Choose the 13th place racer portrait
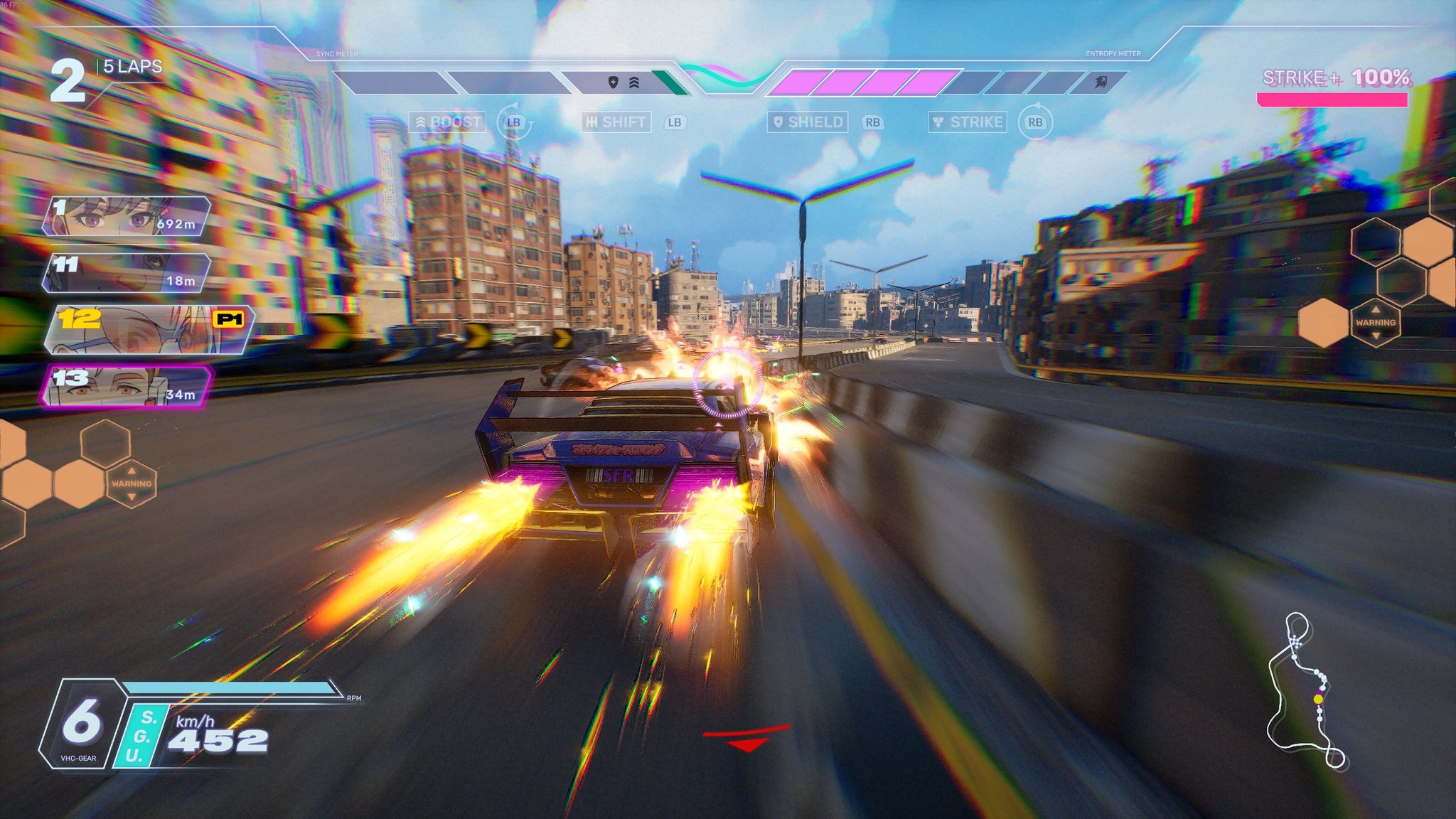Viewport: 1456px width, 819px height. click(x=127, y=387)
